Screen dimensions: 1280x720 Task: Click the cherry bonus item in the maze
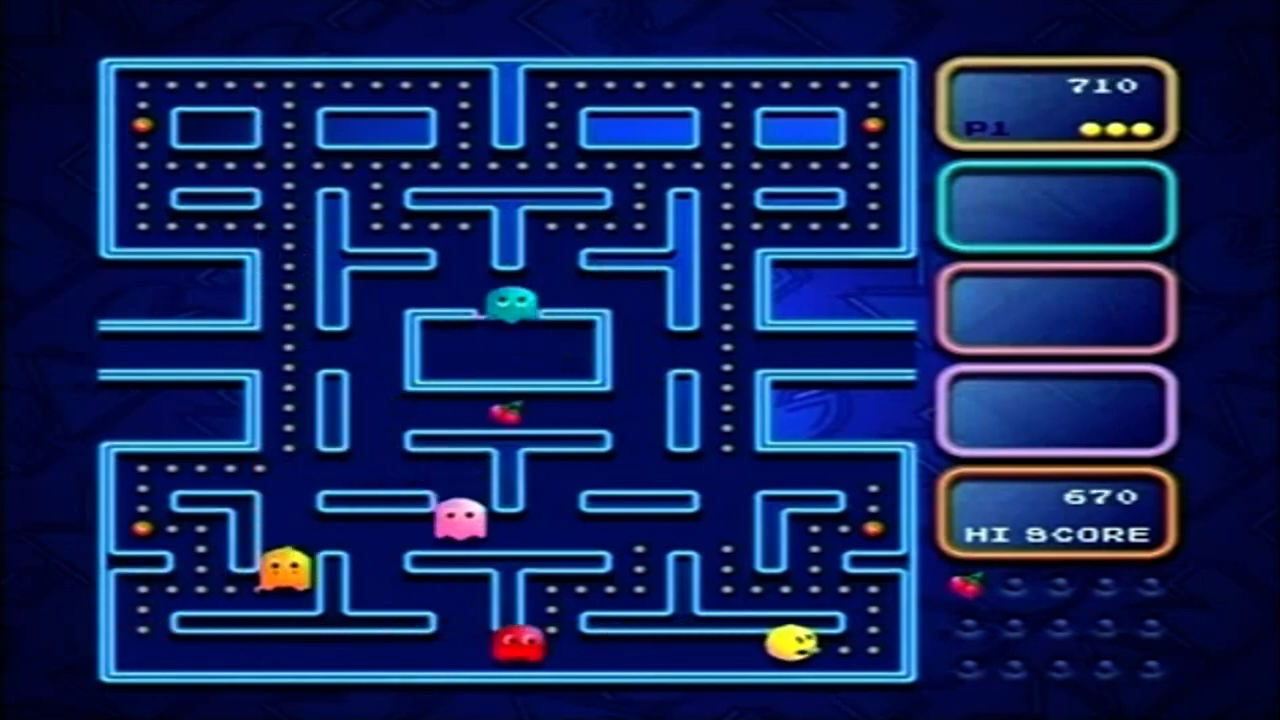click(x=506, y=412)
